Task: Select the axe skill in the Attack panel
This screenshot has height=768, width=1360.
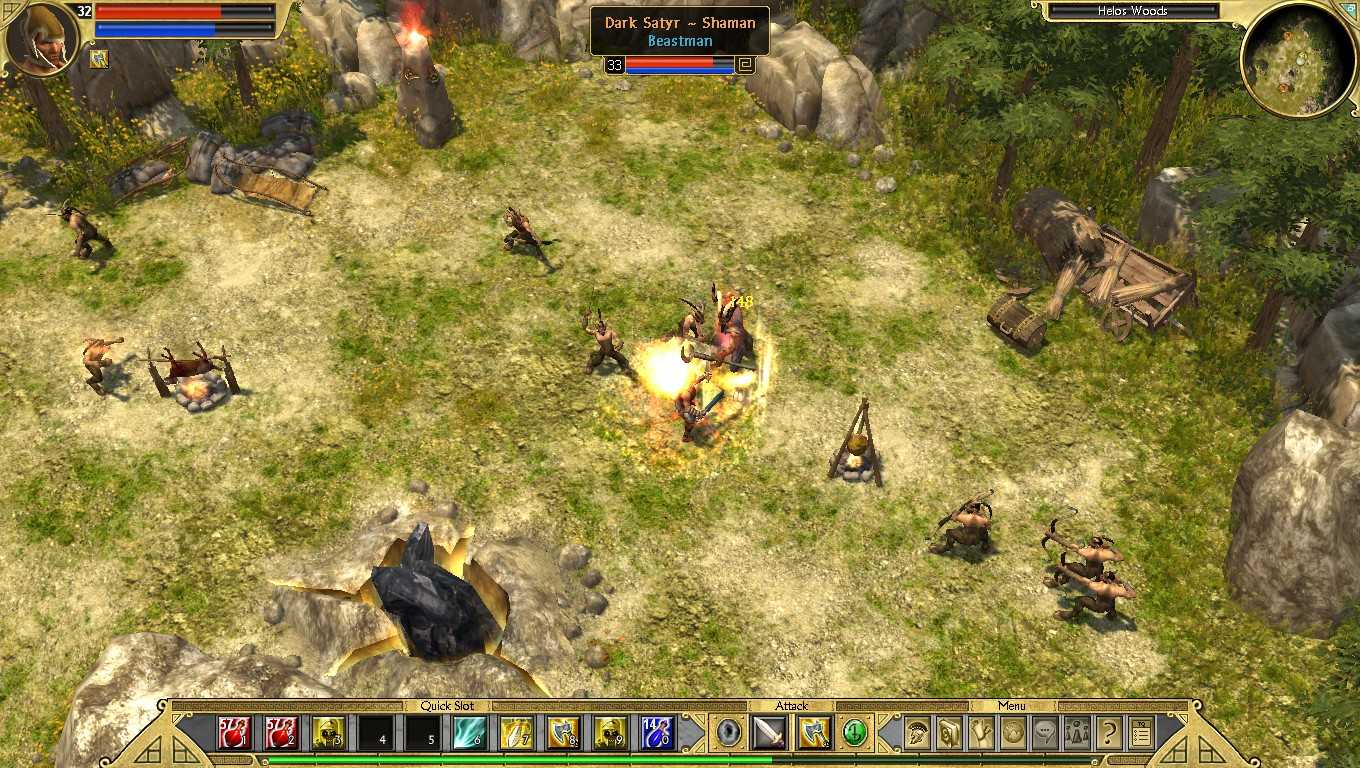Action: click(x=814, y=733)
